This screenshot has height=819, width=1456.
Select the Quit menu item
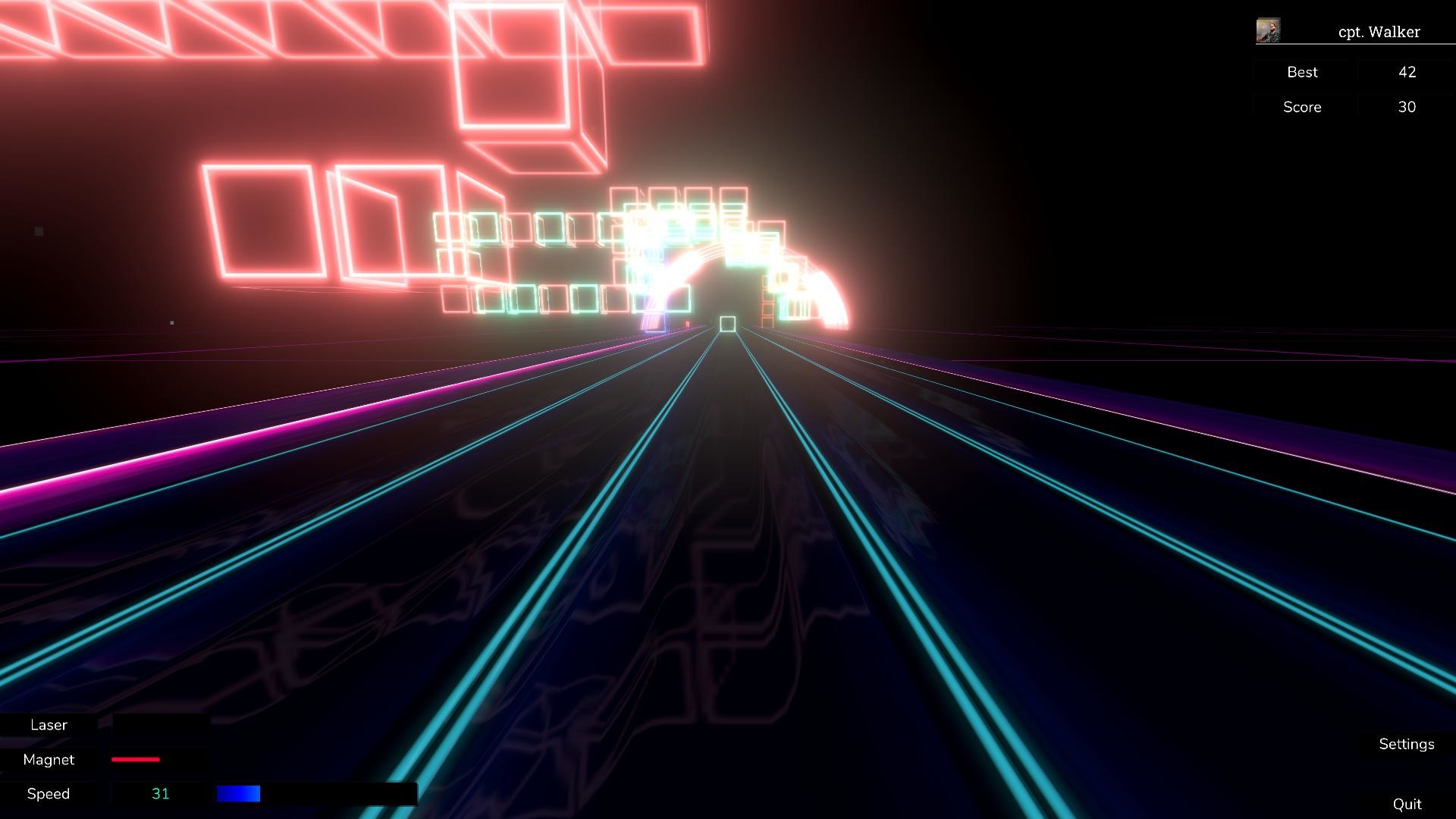click(x=1407, y=802)
